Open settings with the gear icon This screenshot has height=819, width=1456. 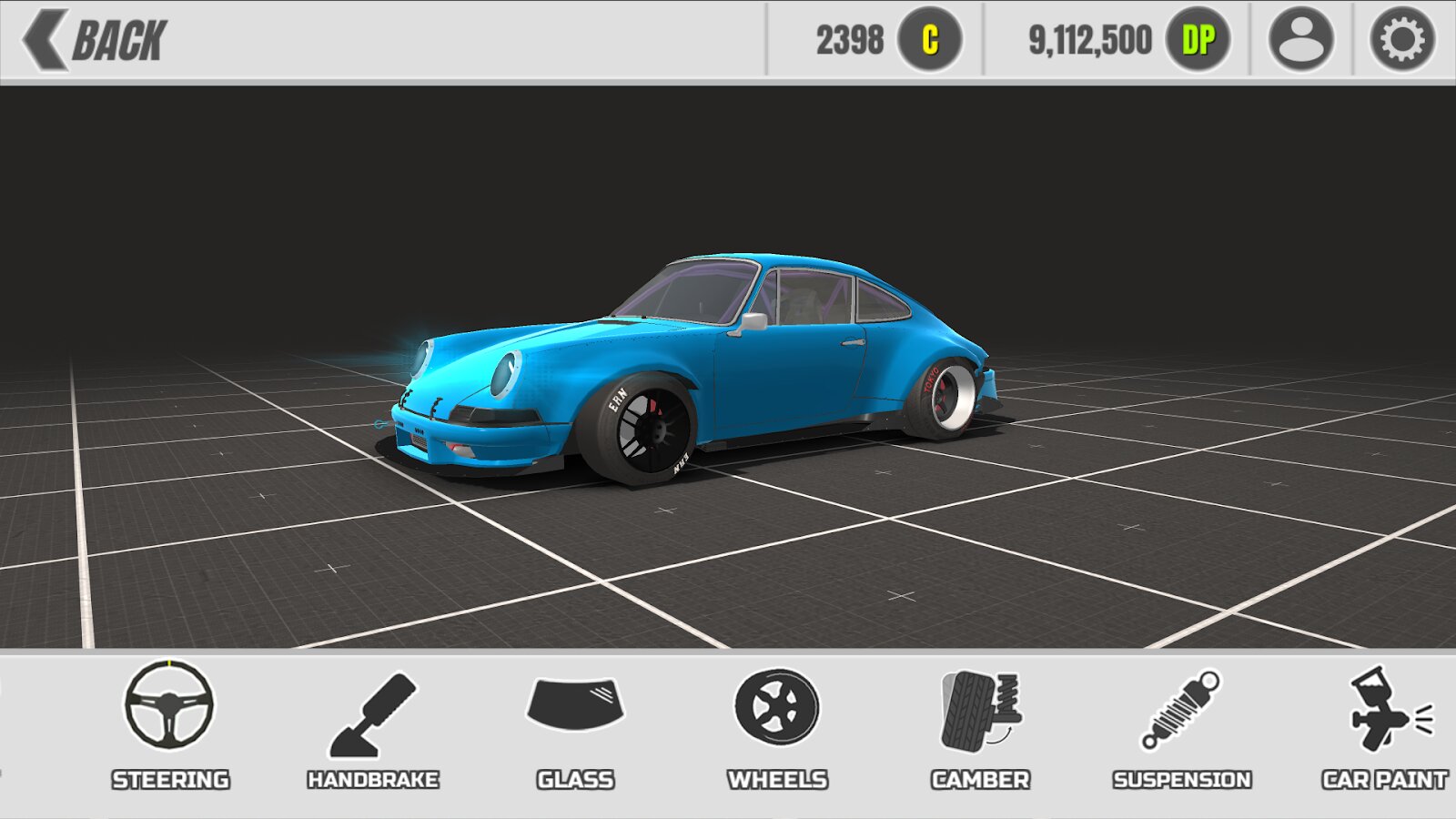pos(1401,40)
